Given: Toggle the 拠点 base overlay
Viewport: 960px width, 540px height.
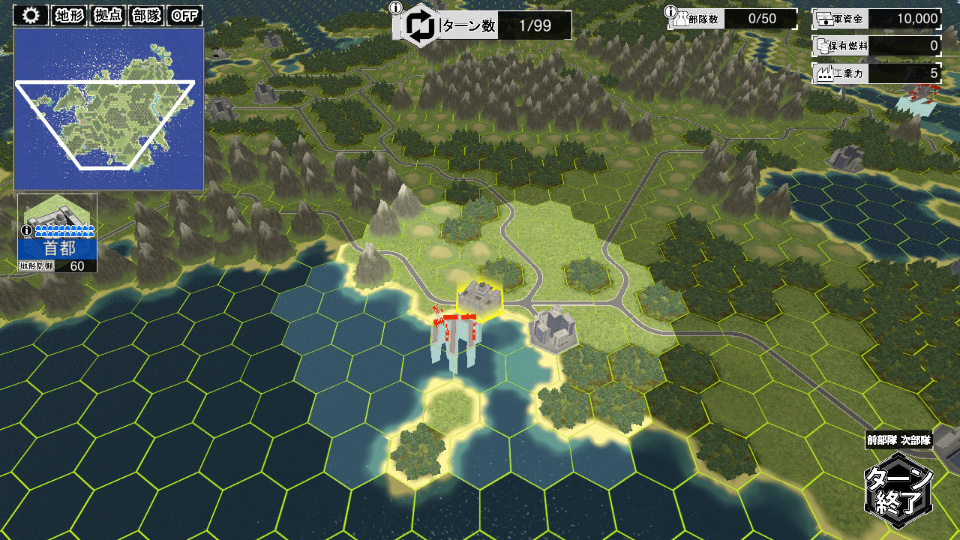Looking at the screenshot, I should pos(107,15).
